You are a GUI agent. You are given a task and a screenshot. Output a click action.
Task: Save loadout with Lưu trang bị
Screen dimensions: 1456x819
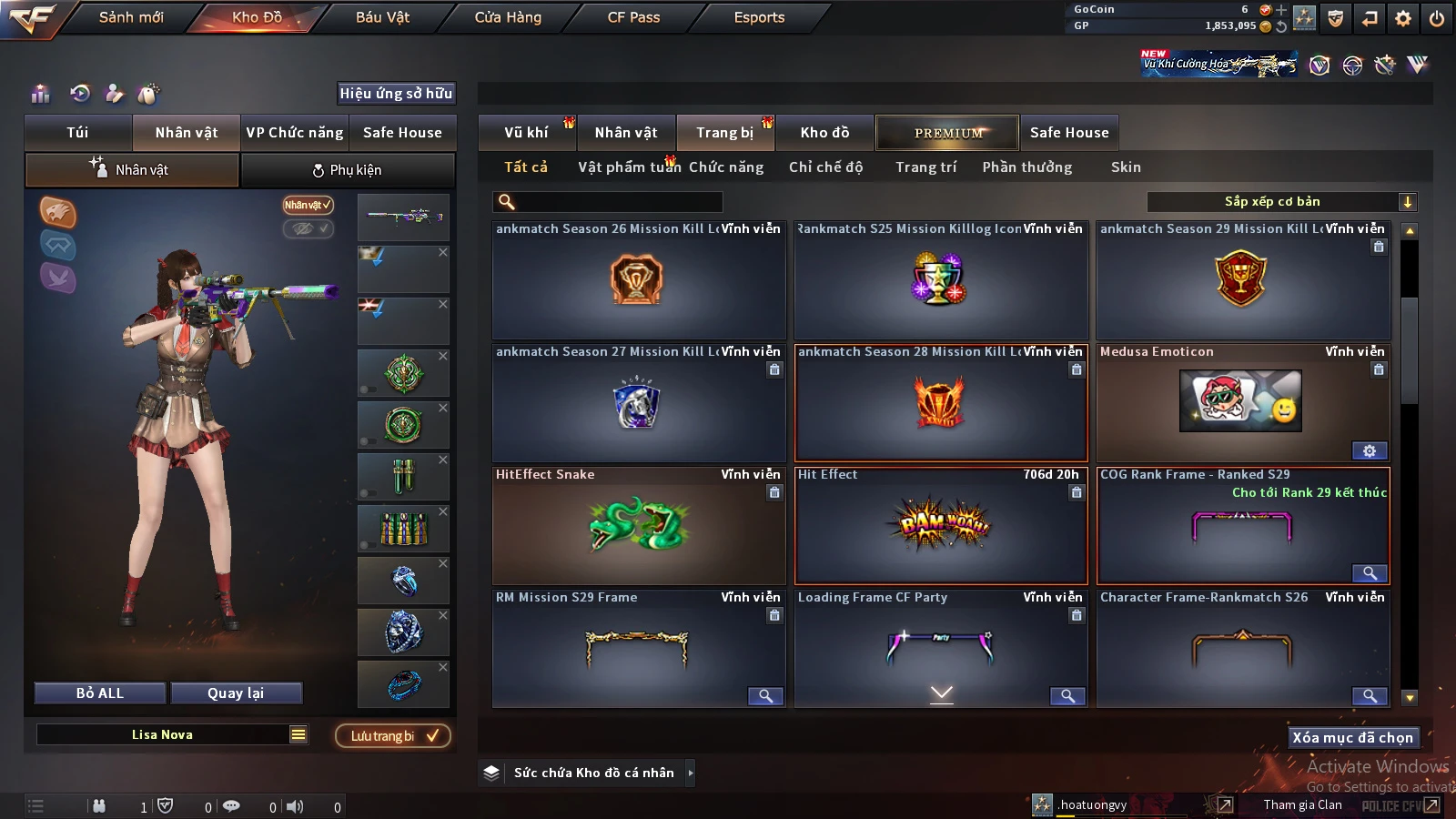click(x=393, y=736)
